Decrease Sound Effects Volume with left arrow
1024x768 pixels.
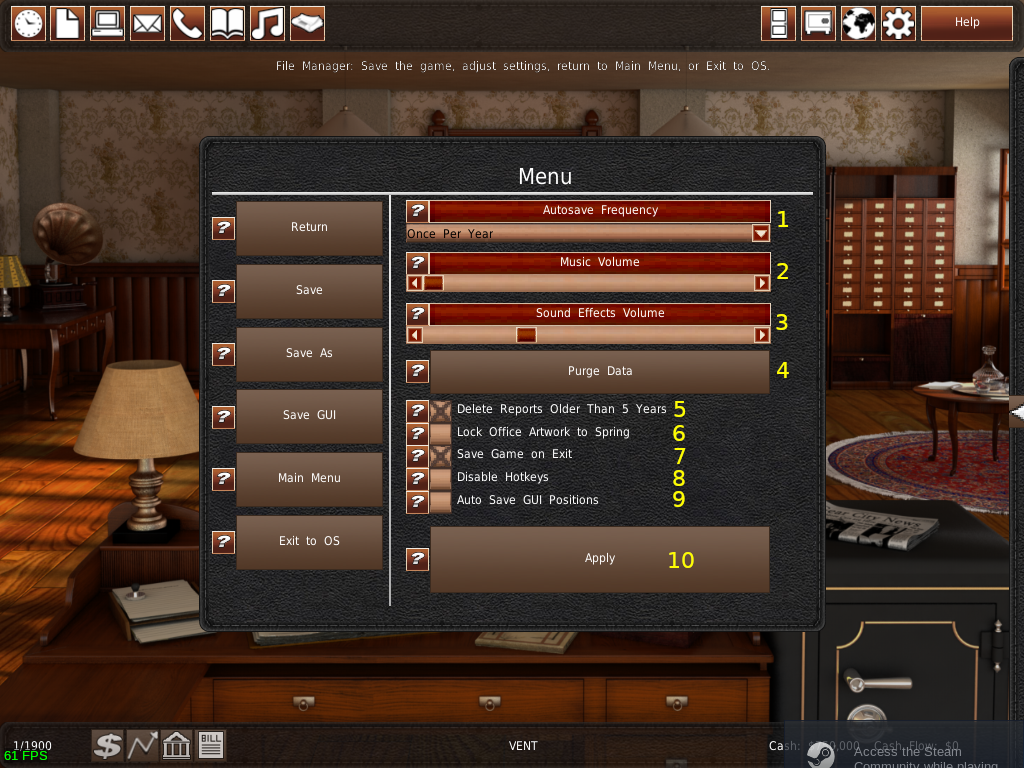coord(415,335)
